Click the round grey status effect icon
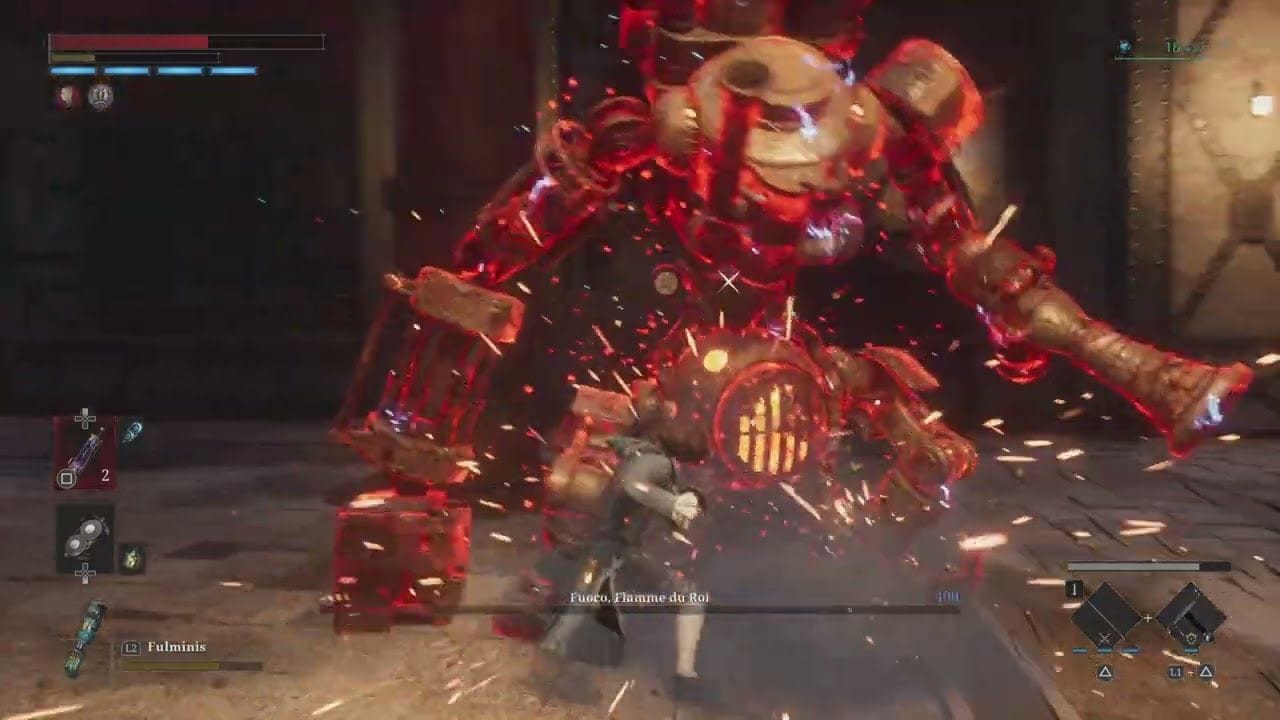The width and height of the screenshot is (1280, 720). pos(100,96)
